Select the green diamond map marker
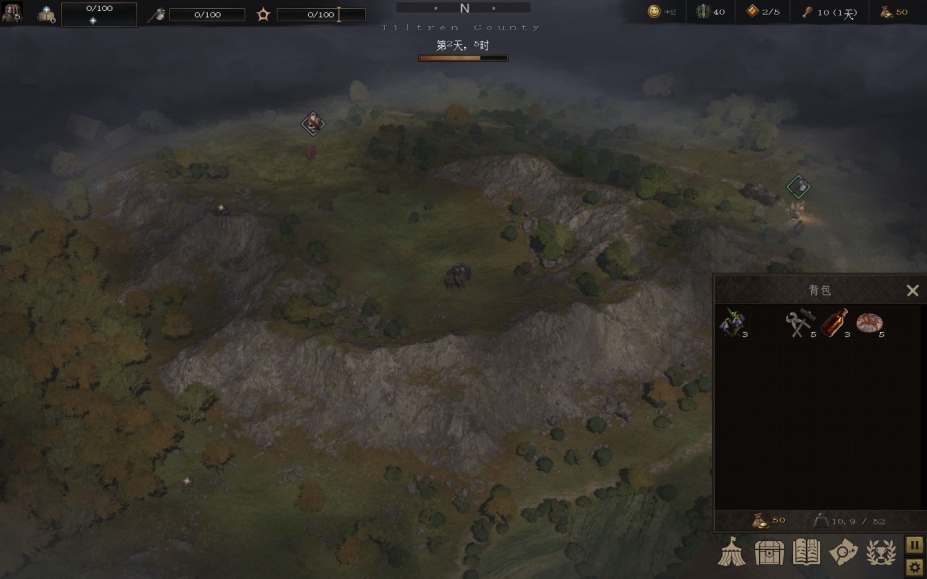Screen dimensions: 927x579 click(797, 186)
